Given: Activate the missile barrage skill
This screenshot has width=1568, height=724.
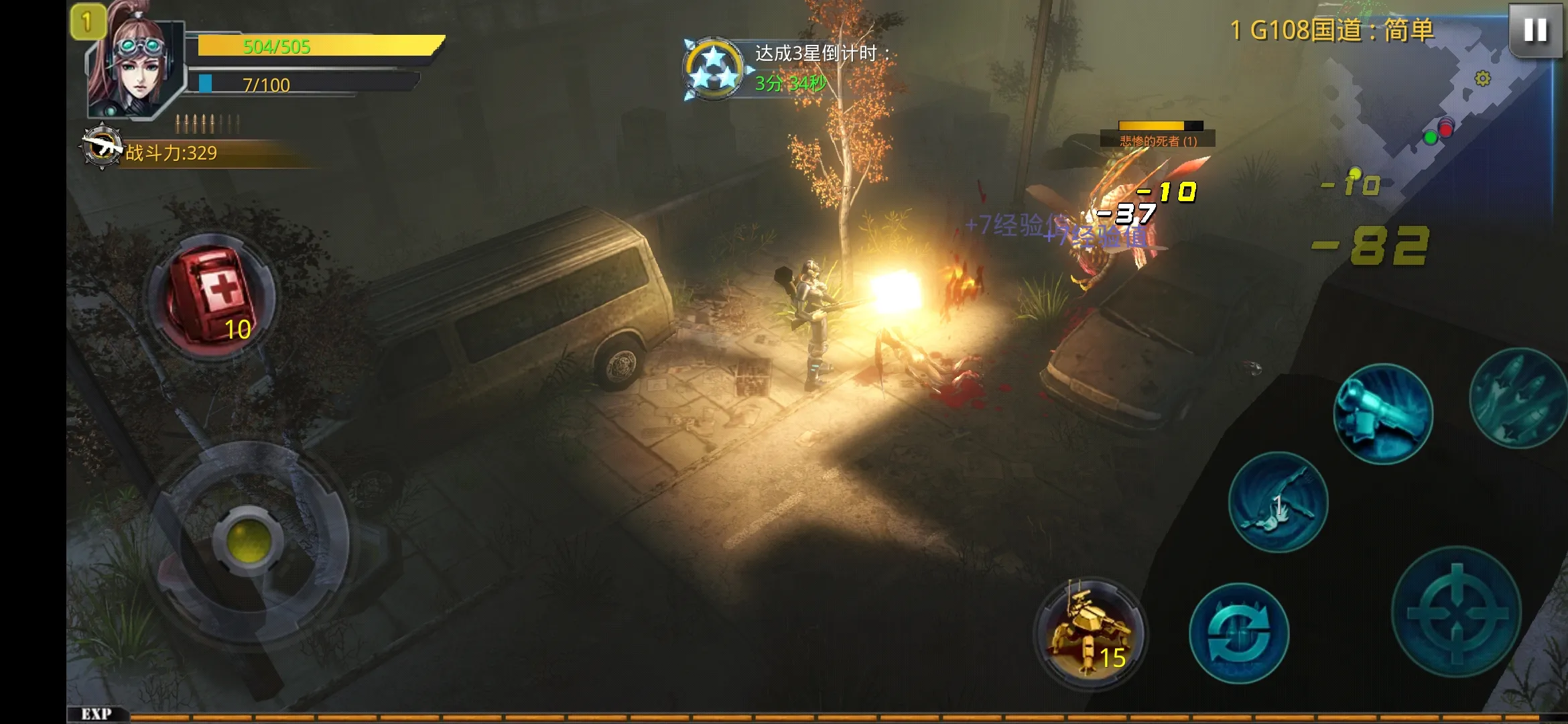Looking at the screenshot, I should click(1520, 398).
